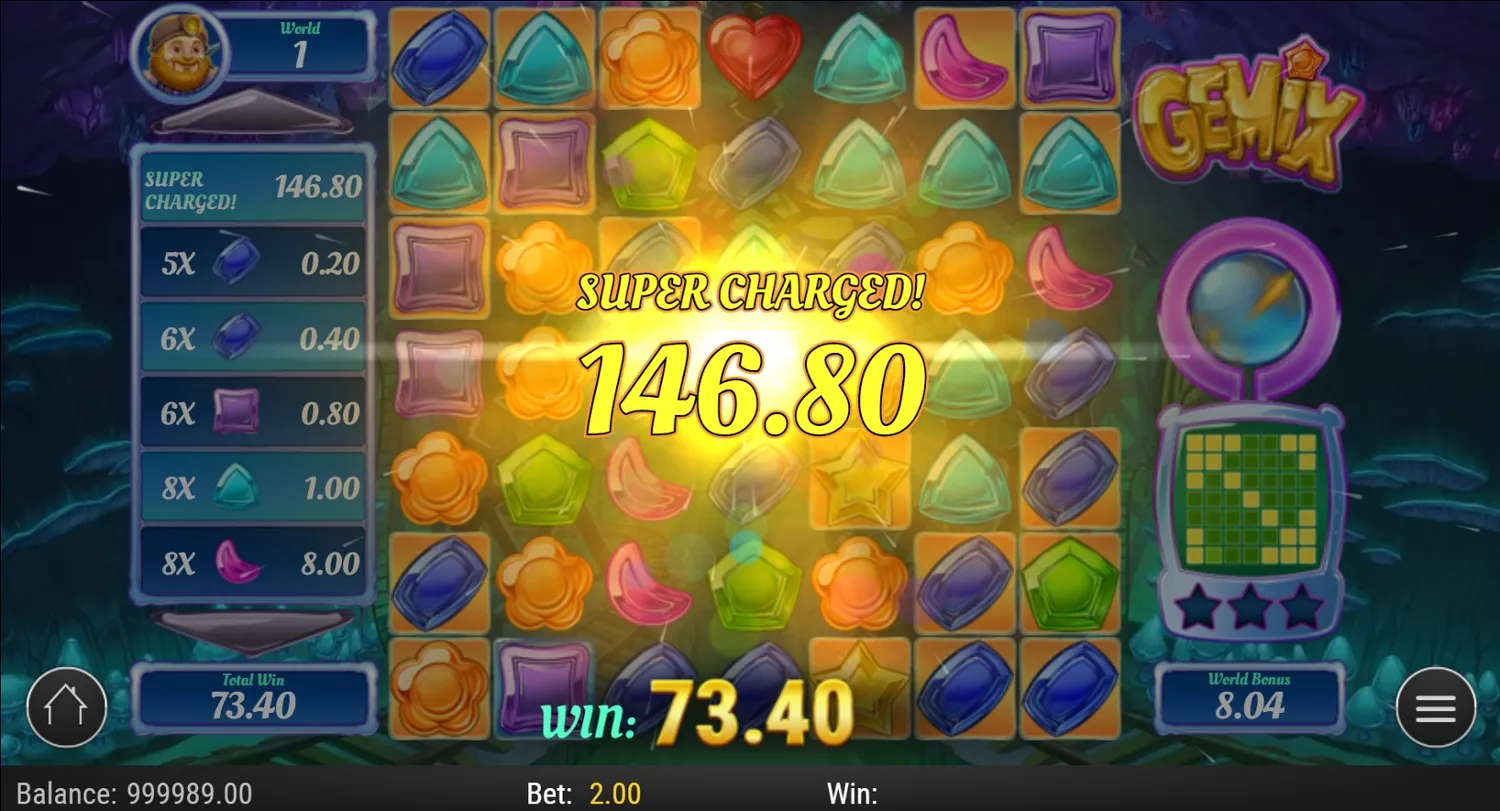Click the pink crescent moon gem
Image resolution: width=1500 pixels, height=811 pixels.
[x=965, y=55]
